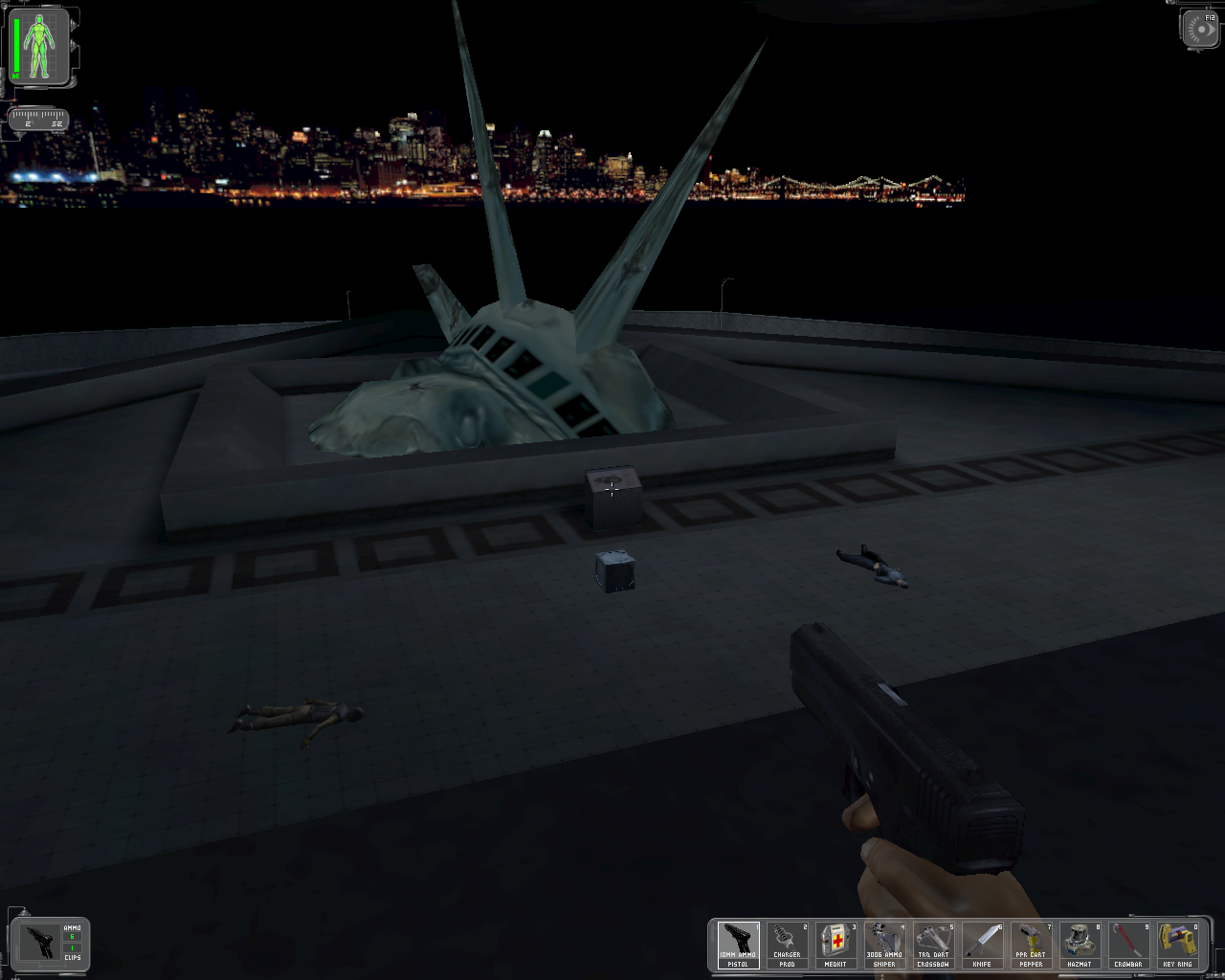Click the compass strip

pos(38,120)
